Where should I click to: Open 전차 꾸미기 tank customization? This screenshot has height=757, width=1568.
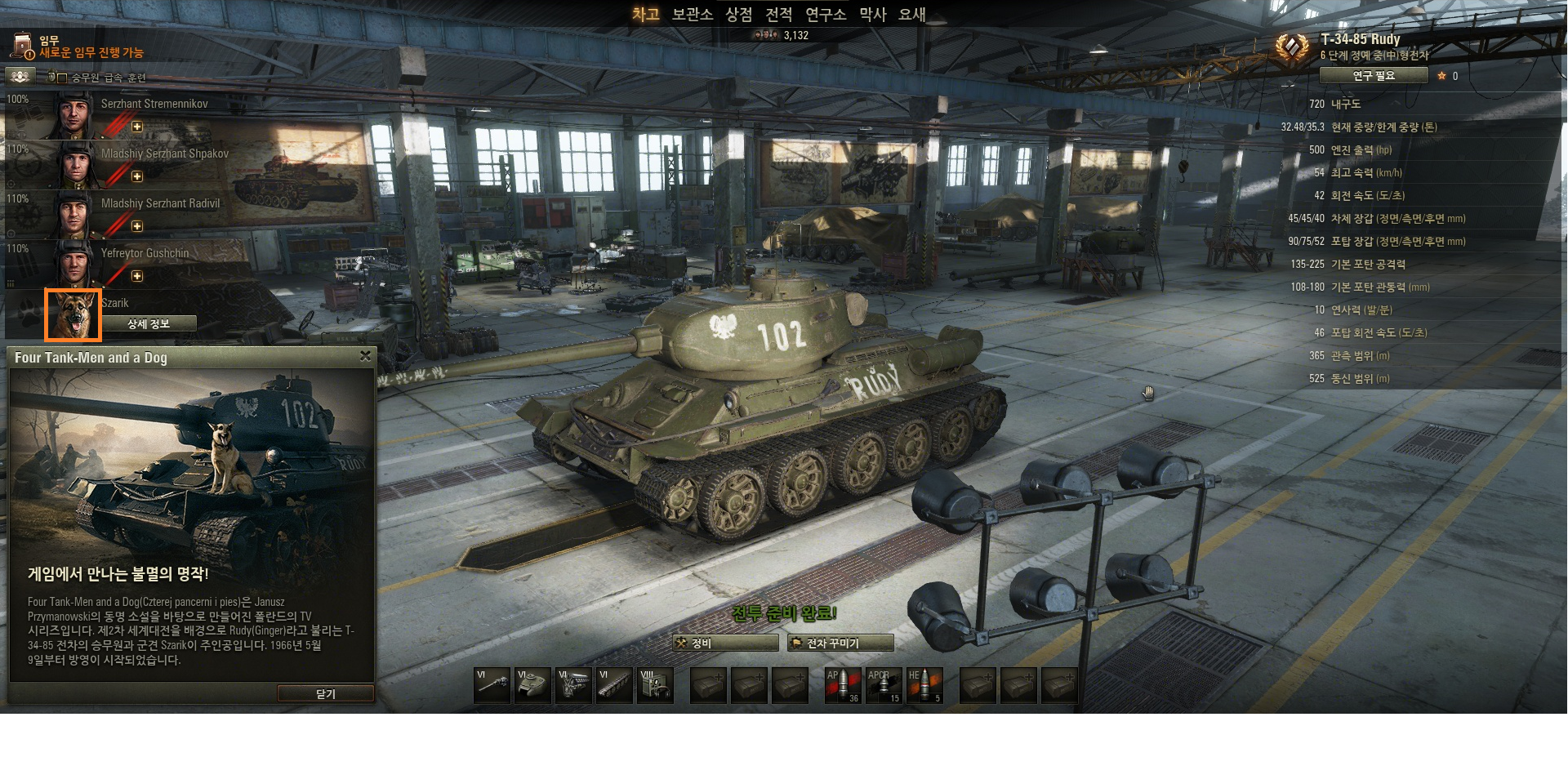tap(840, 643)
